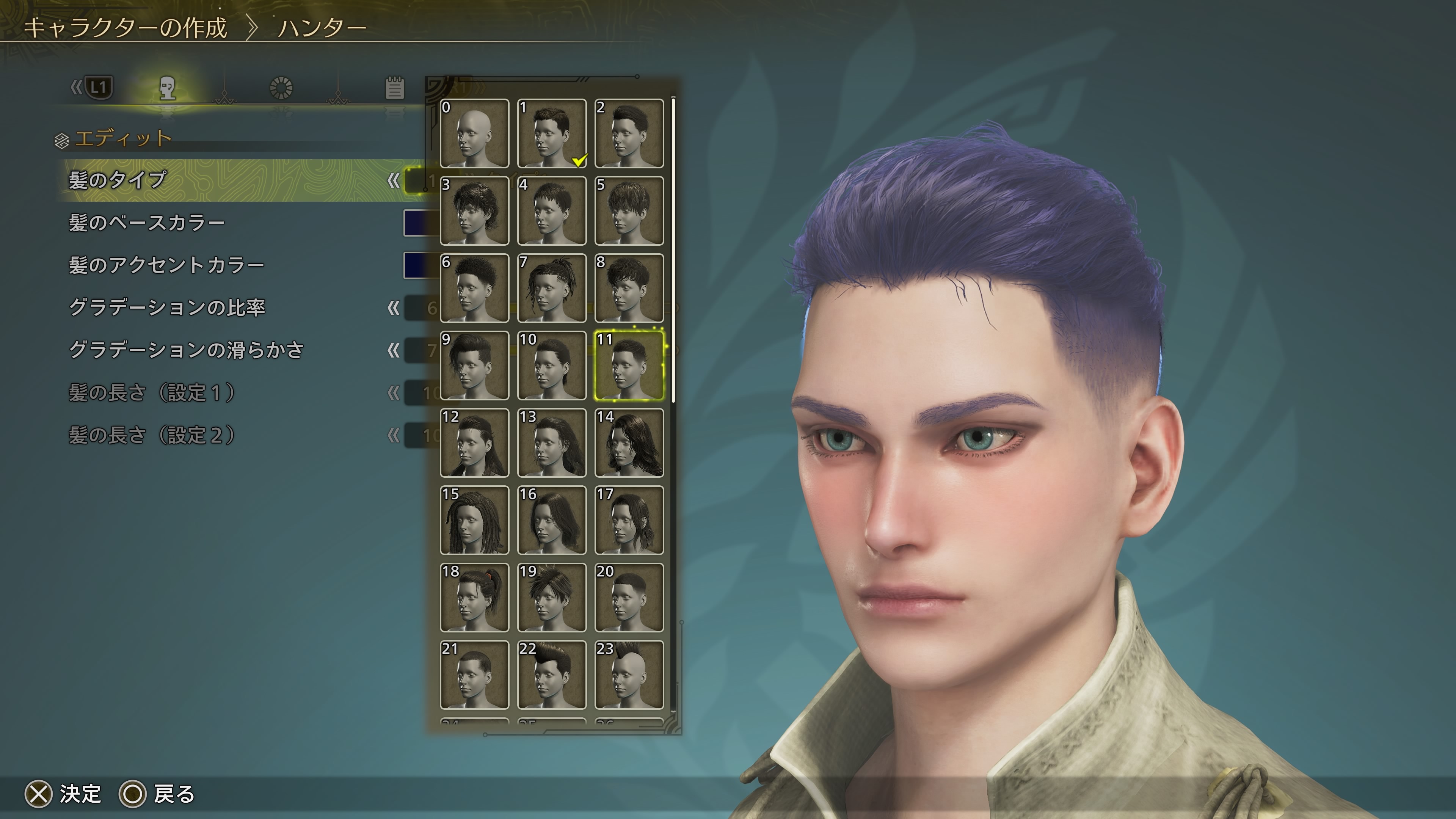Image resolution: width=1456 pixels, height=819 pixels.
Task: Choose the ponytail hairstyle 18
Action: (474, 598)
